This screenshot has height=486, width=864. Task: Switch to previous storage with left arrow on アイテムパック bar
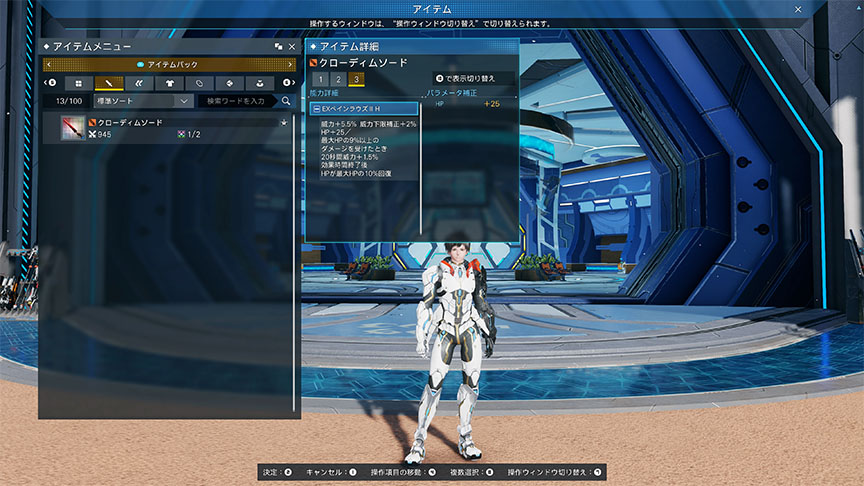tap(48, 64)
